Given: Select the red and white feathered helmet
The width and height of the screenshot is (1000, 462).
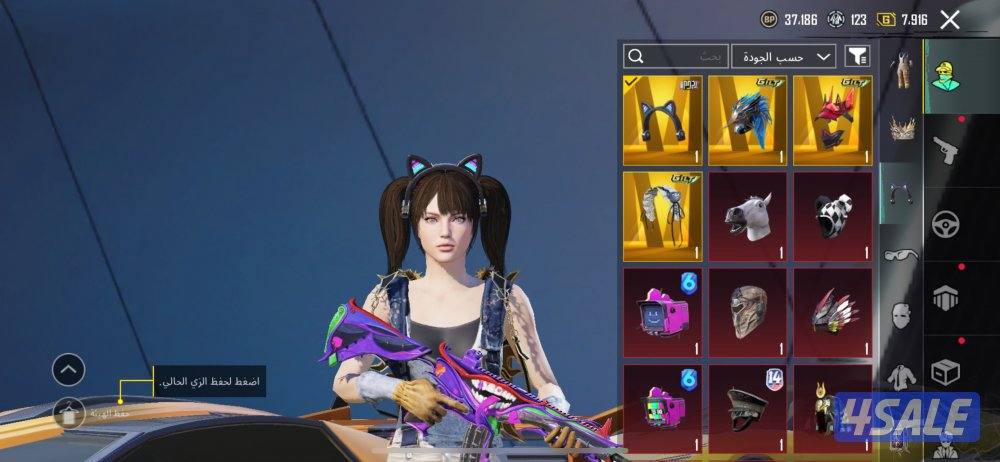Looking at the screenshot, I should [832, 312].
